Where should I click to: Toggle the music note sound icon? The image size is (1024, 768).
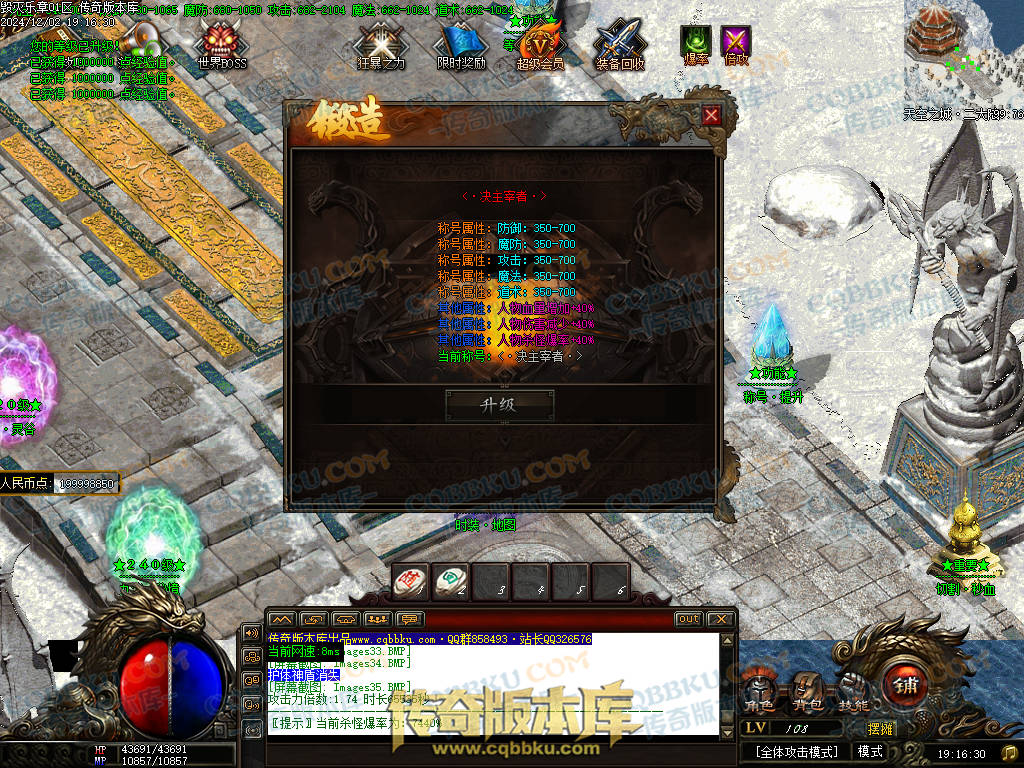(1009, 752)
